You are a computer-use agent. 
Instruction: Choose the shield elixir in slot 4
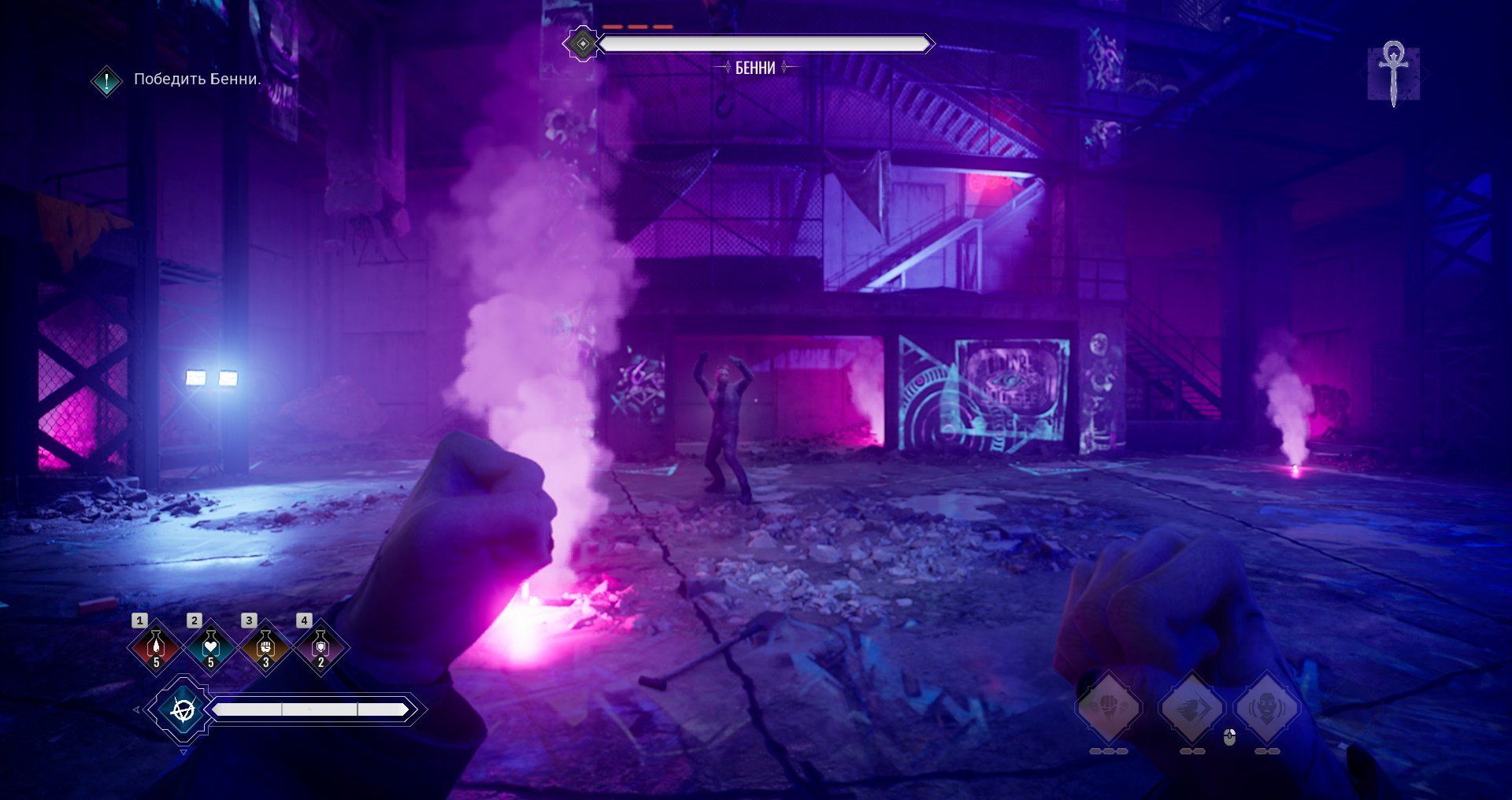(x=321, y=647)
